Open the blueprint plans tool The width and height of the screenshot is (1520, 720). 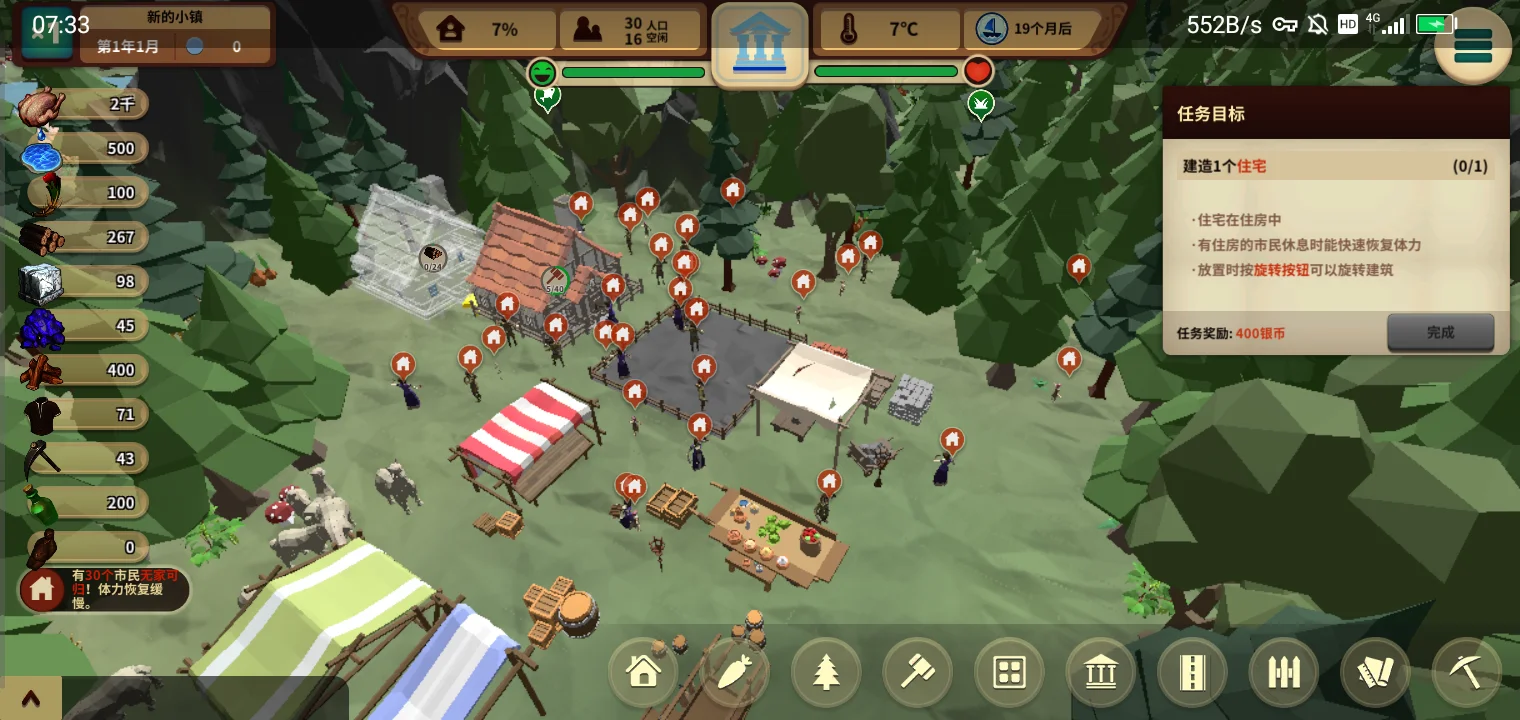pyautogui.click(x=1375, y=672)
